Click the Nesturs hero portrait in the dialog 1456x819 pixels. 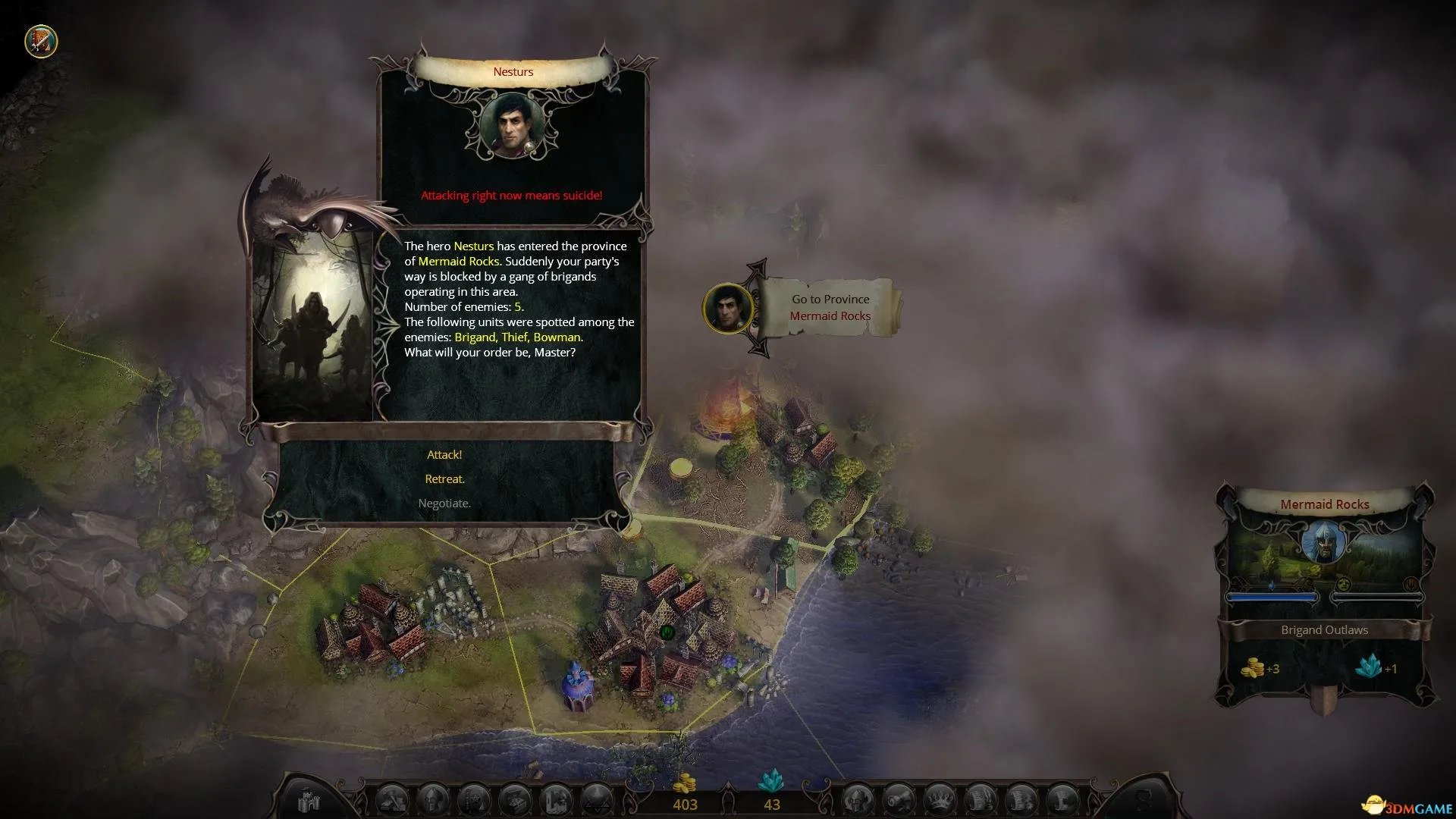tap(512, 126)
